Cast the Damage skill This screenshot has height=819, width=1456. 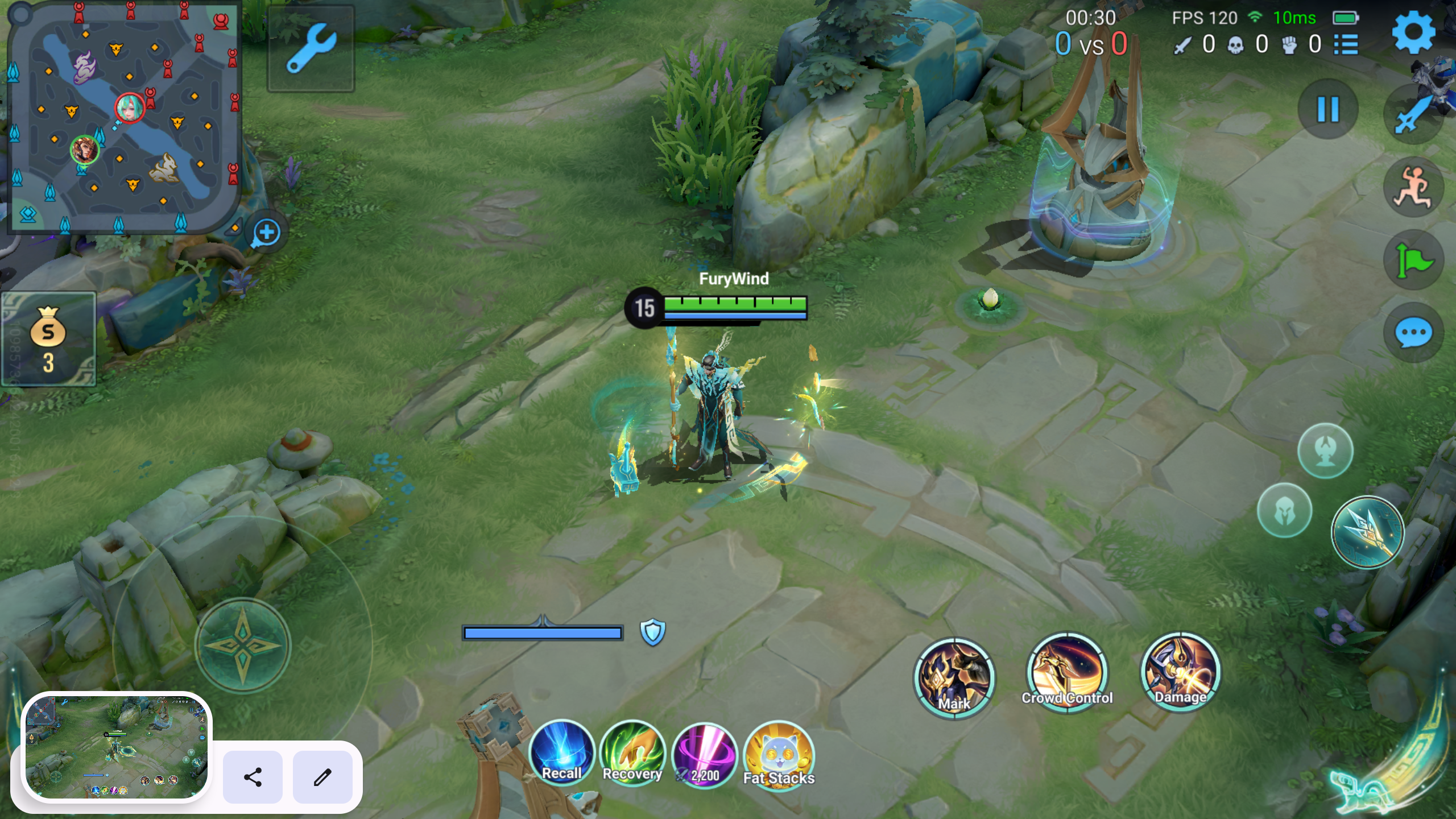1180,672
